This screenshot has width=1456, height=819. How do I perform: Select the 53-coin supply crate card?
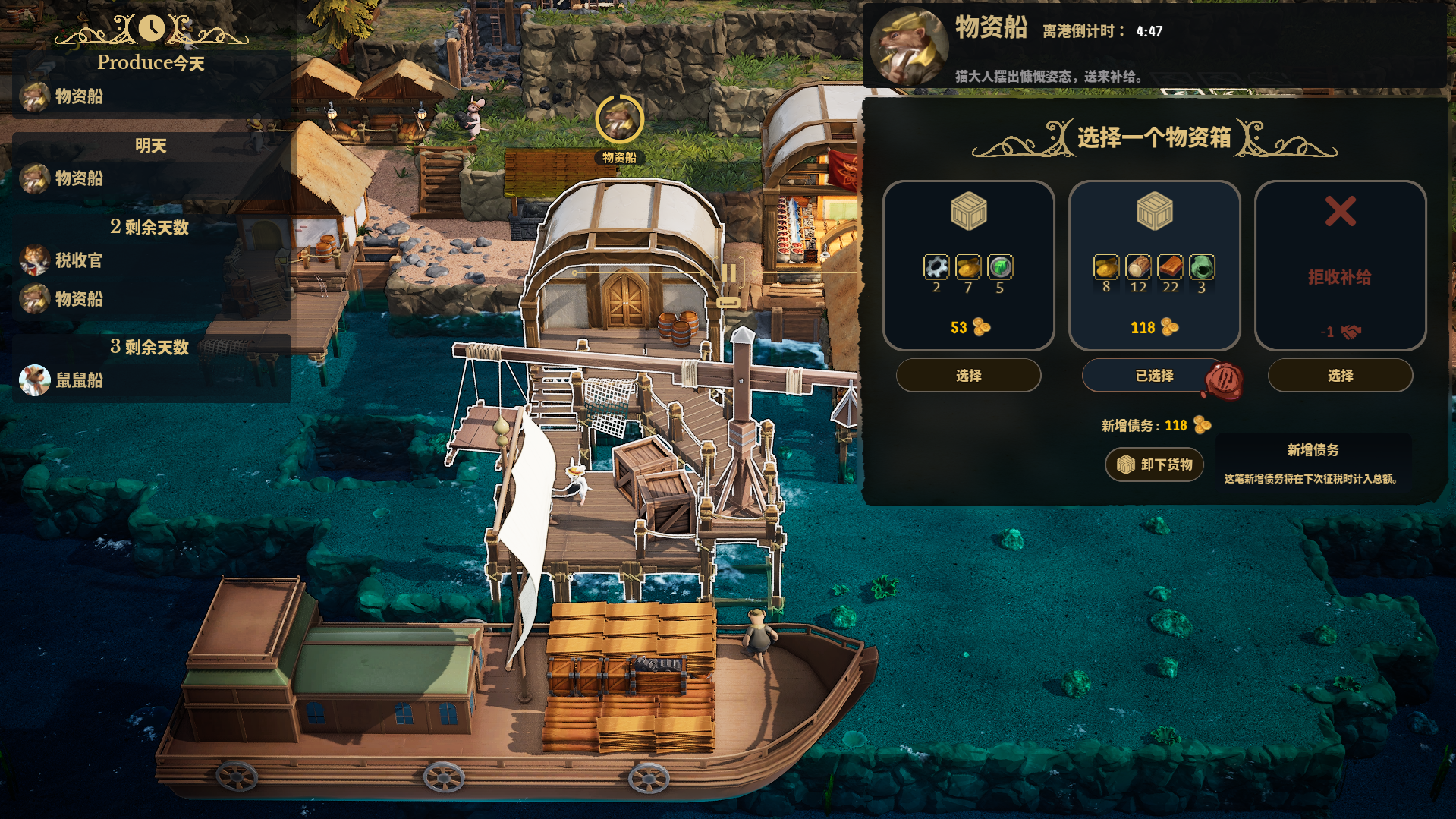point(968,265)
